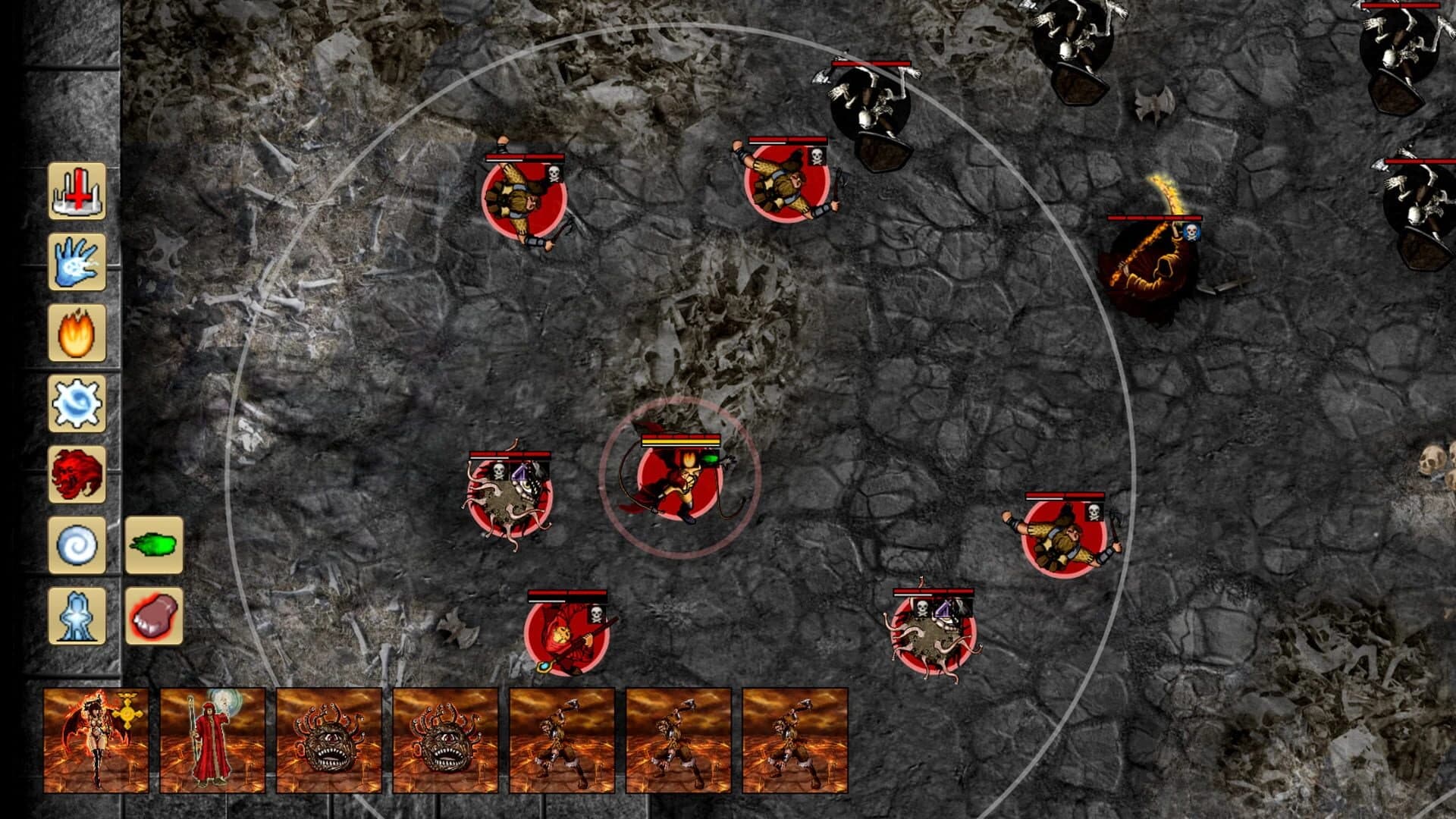Screen dimensions: 1456x819
Task: Pick the white swirl spell icon
Action: click(77, 544)
